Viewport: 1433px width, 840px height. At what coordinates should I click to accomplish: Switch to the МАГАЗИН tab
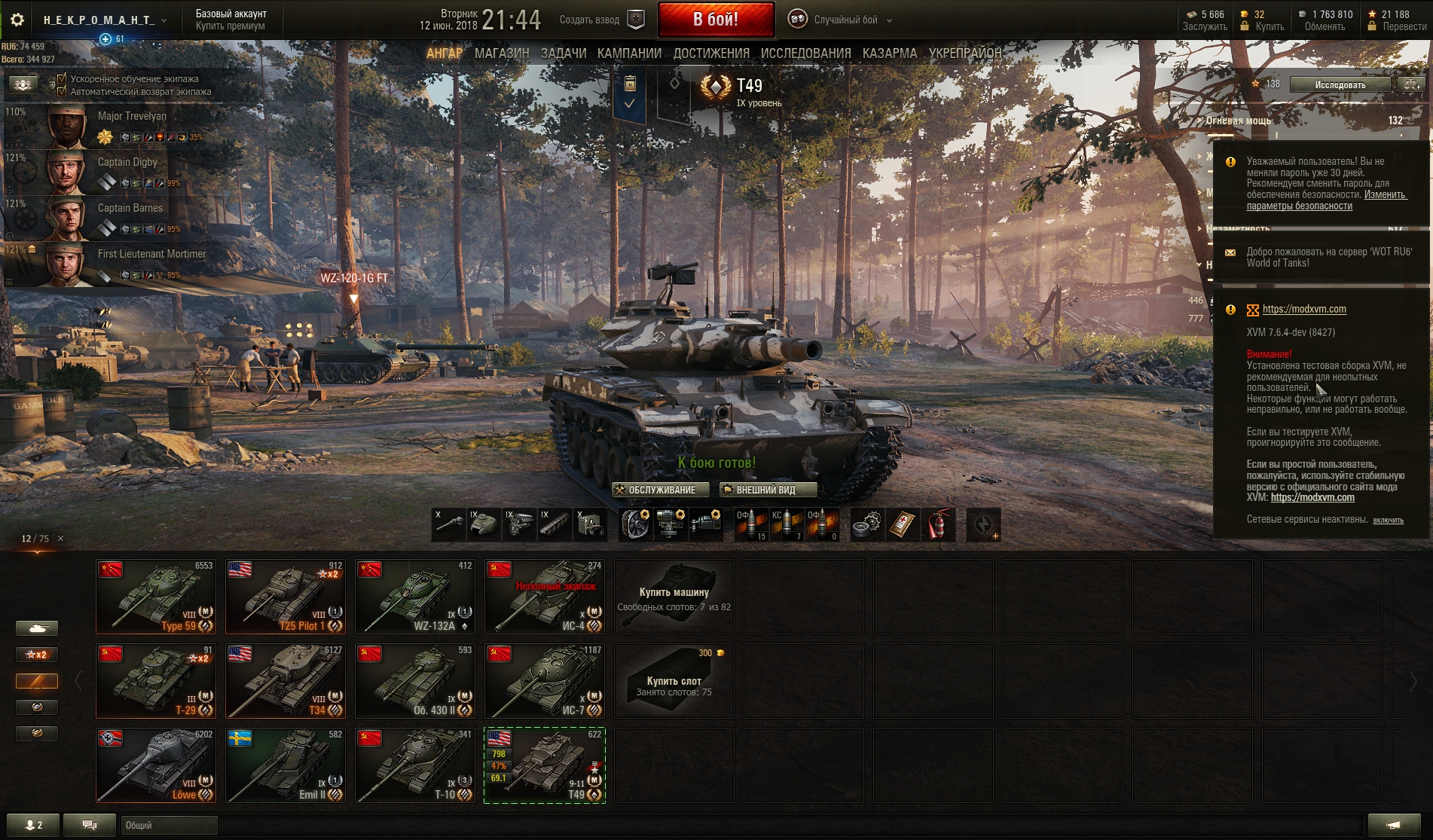(502, 53)
